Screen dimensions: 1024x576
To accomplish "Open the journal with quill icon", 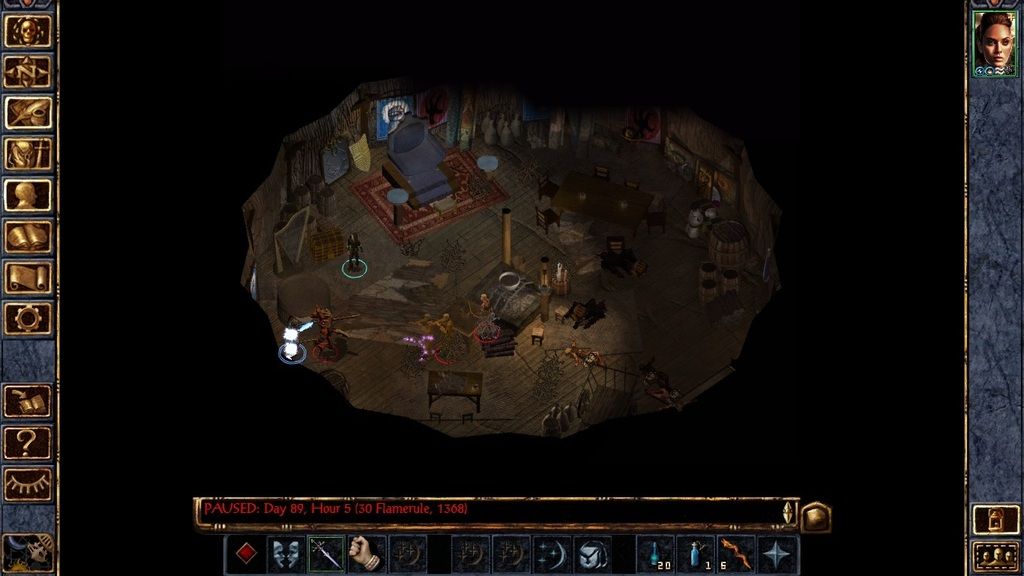I will point(27,112).
